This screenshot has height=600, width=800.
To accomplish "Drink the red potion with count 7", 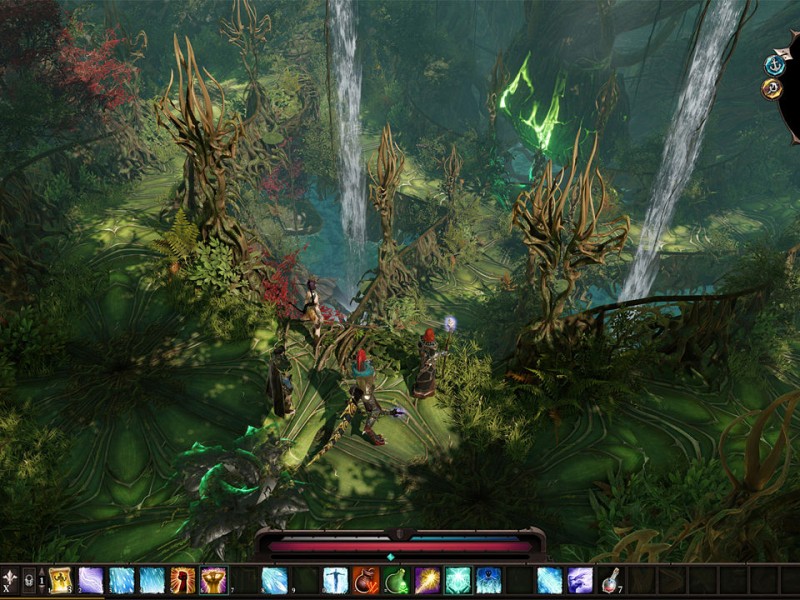I will pyautogui.click(x=612, y=580).
